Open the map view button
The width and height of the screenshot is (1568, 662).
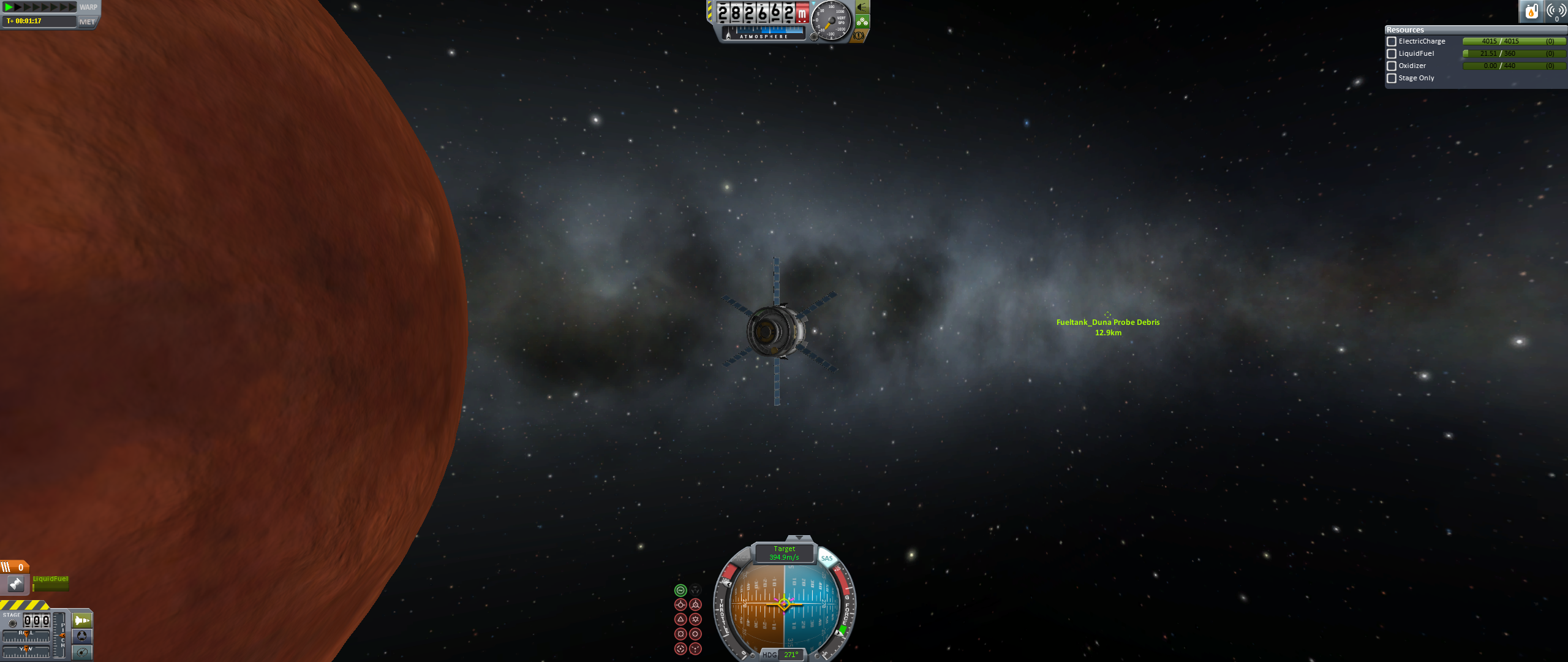coord(82,652)
